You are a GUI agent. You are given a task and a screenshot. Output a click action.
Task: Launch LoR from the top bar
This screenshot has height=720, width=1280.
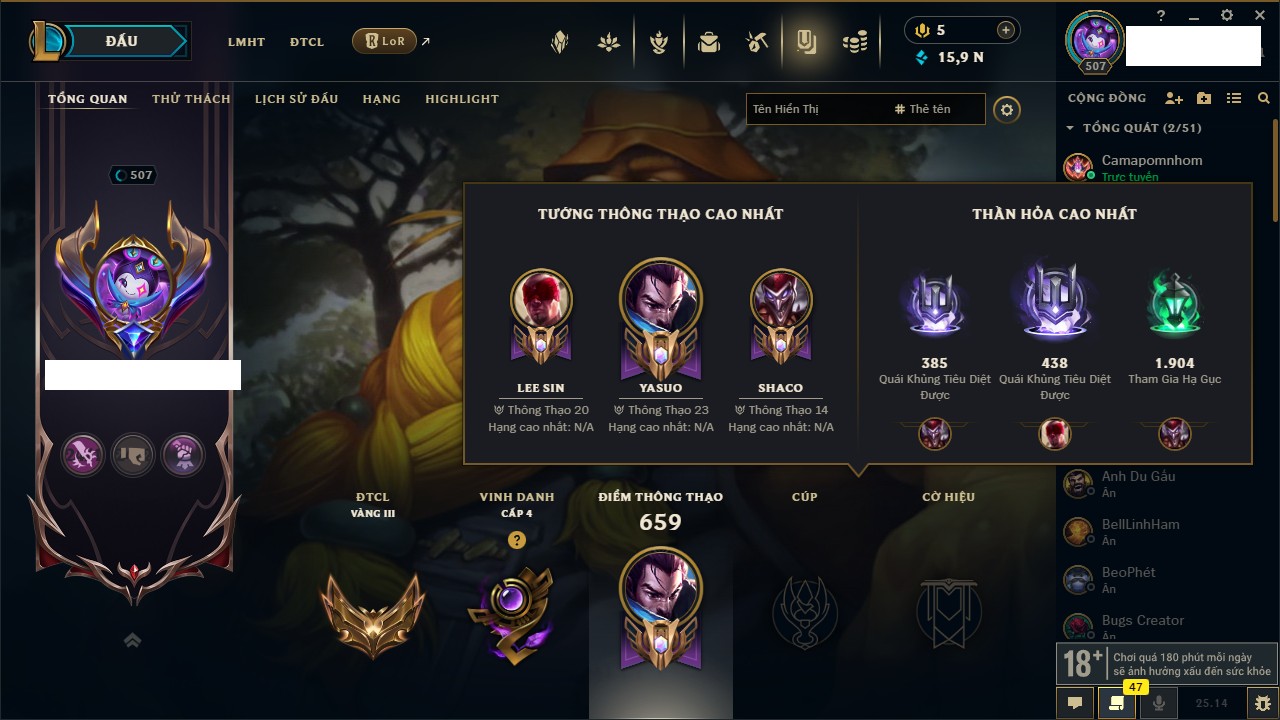point(385,41)
